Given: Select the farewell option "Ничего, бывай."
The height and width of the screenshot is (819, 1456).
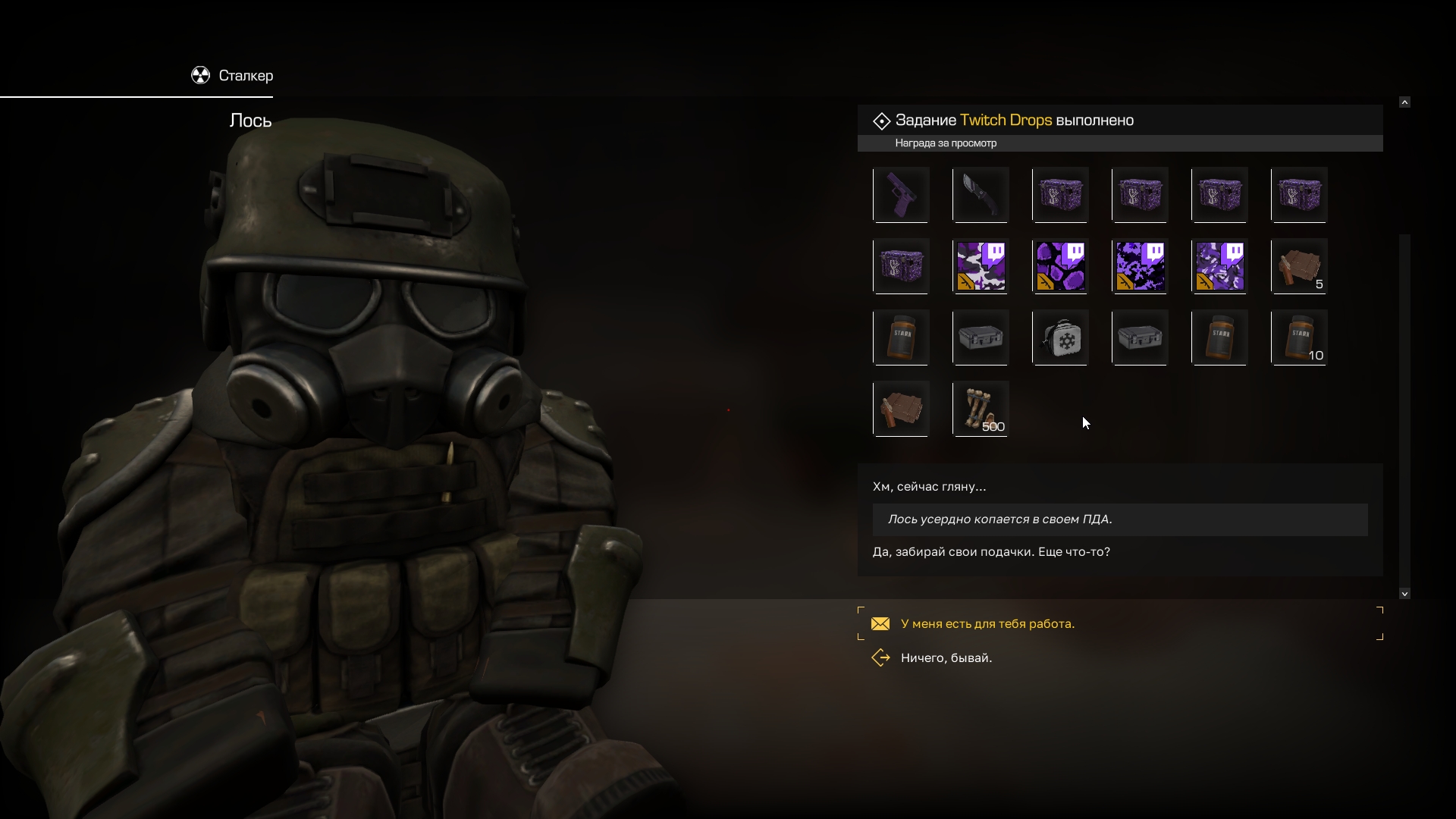Looking at the screenshot, I should point(946,658).
